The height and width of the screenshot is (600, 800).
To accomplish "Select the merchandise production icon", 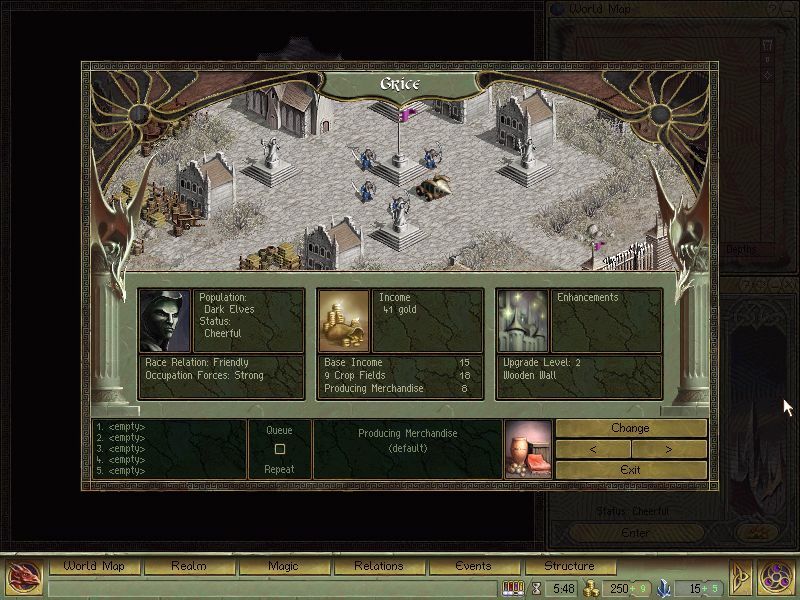I will (x=527, y=449).
